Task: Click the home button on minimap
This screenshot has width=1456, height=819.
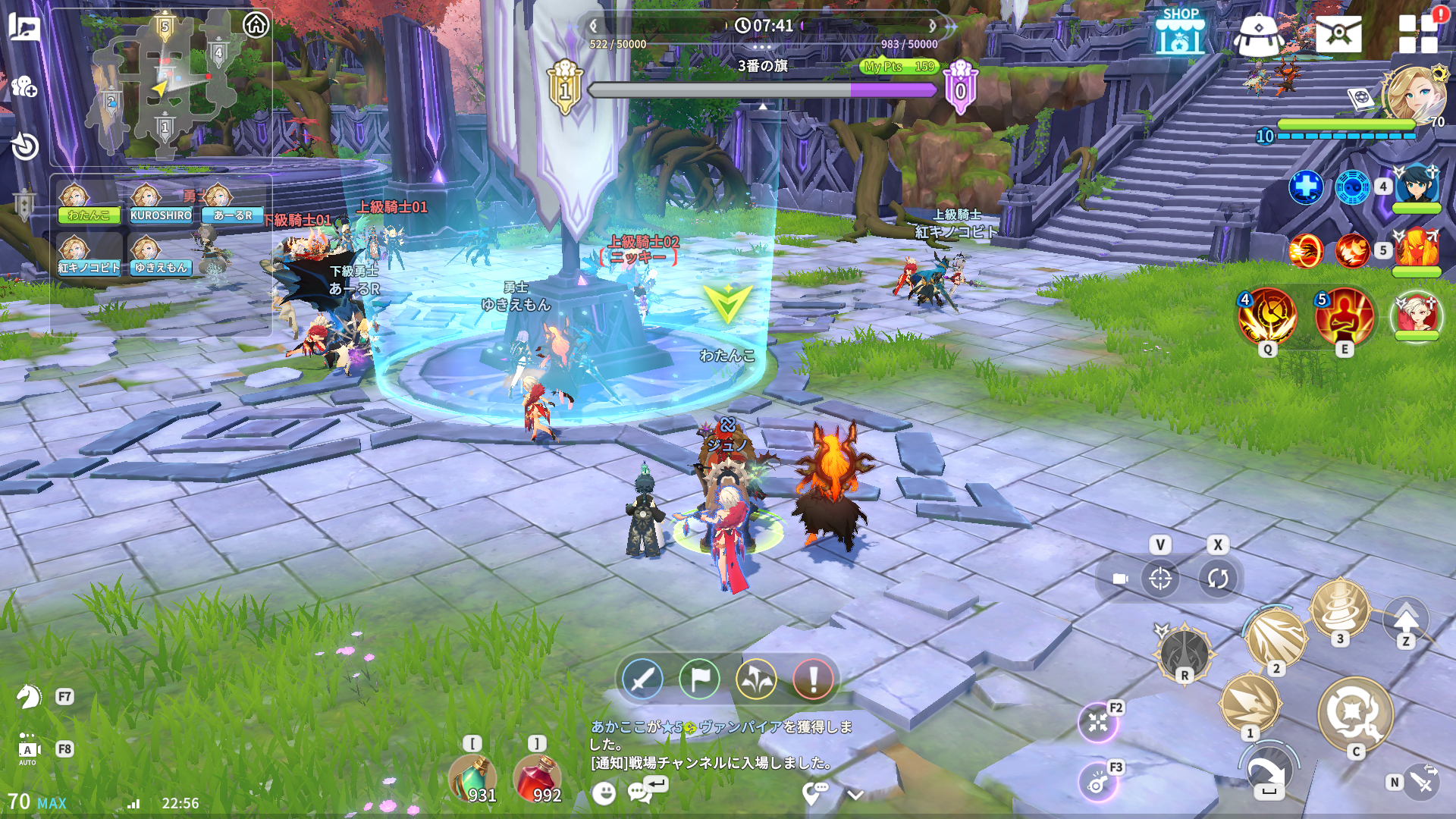Action: pos(256,25)
